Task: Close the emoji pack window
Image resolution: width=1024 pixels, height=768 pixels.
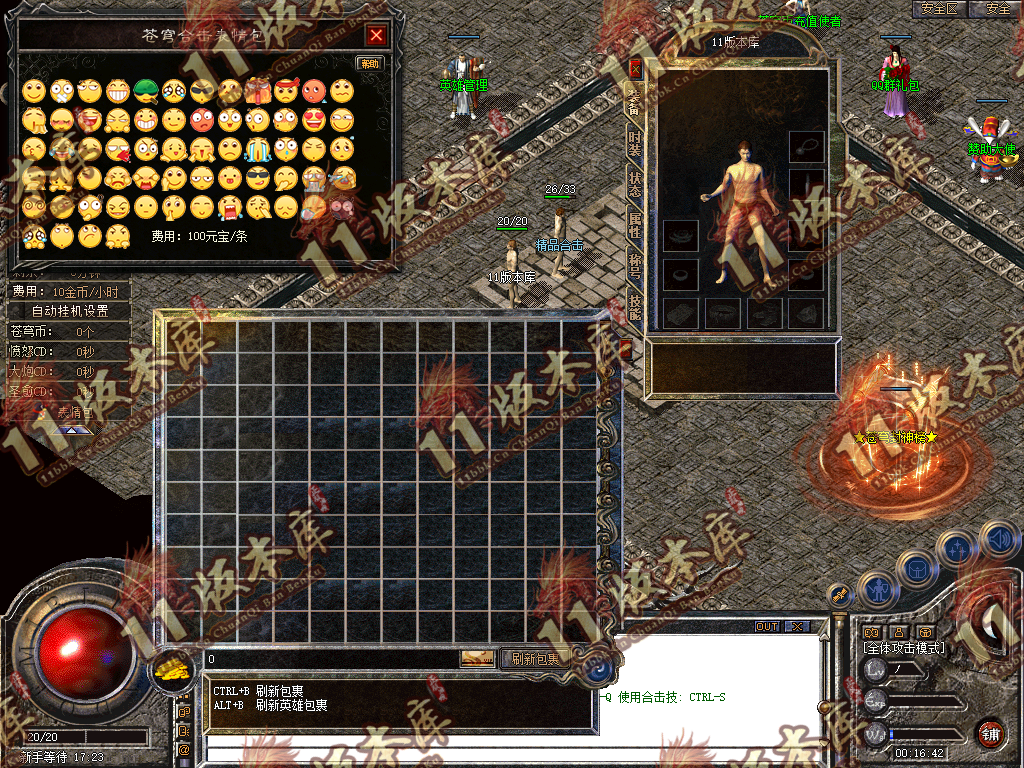Action: point(376,36)
